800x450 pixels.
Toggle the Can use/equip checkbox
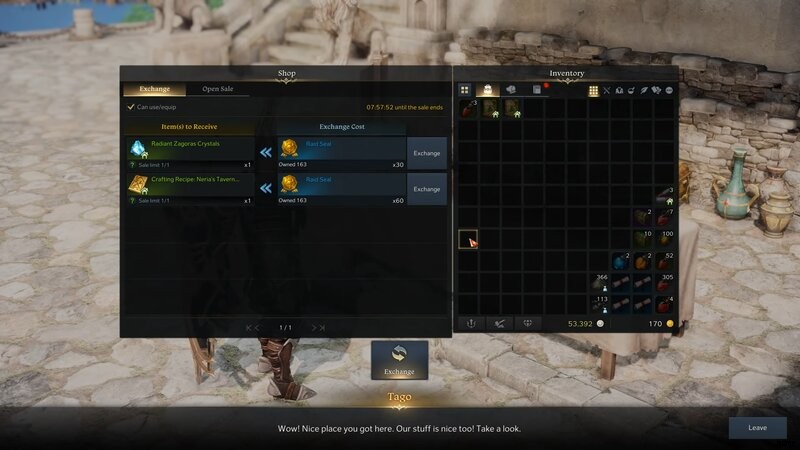[x=131, y=107]
